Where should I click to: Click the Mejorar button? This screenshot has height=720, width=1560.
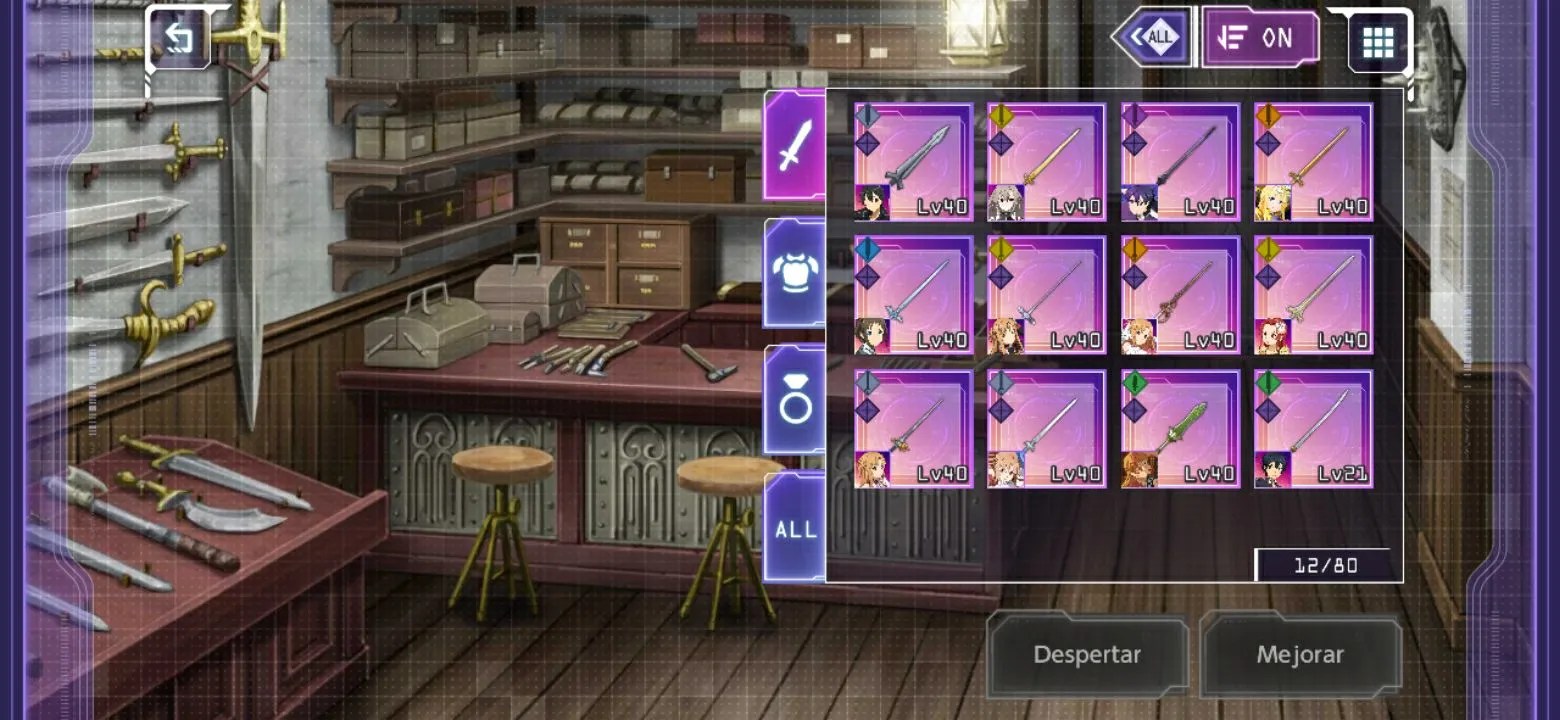1300,655
